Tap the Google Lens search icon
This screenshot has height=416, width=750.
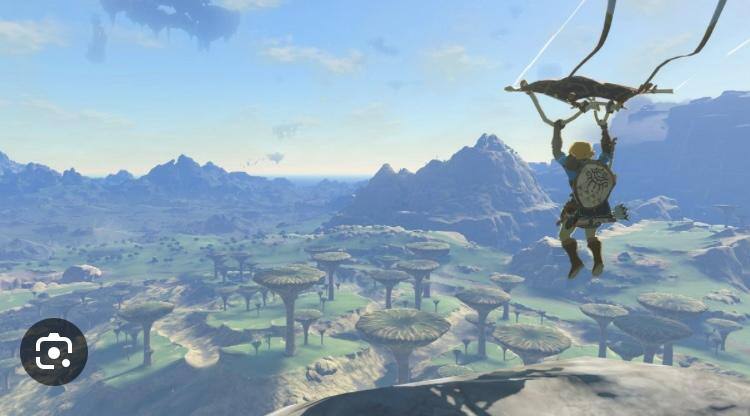tap(54, 352)
